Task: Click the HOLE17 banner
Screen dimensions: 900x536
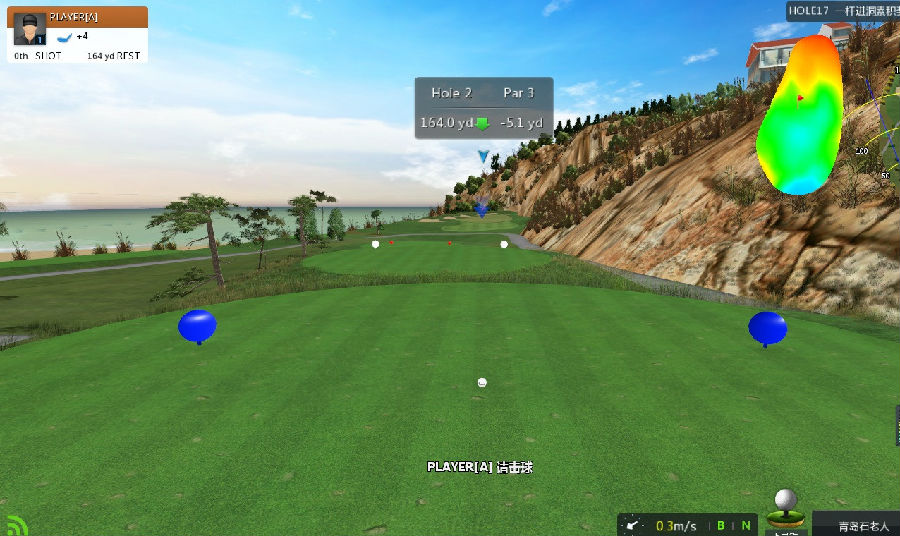Action: tap(842, 10)
